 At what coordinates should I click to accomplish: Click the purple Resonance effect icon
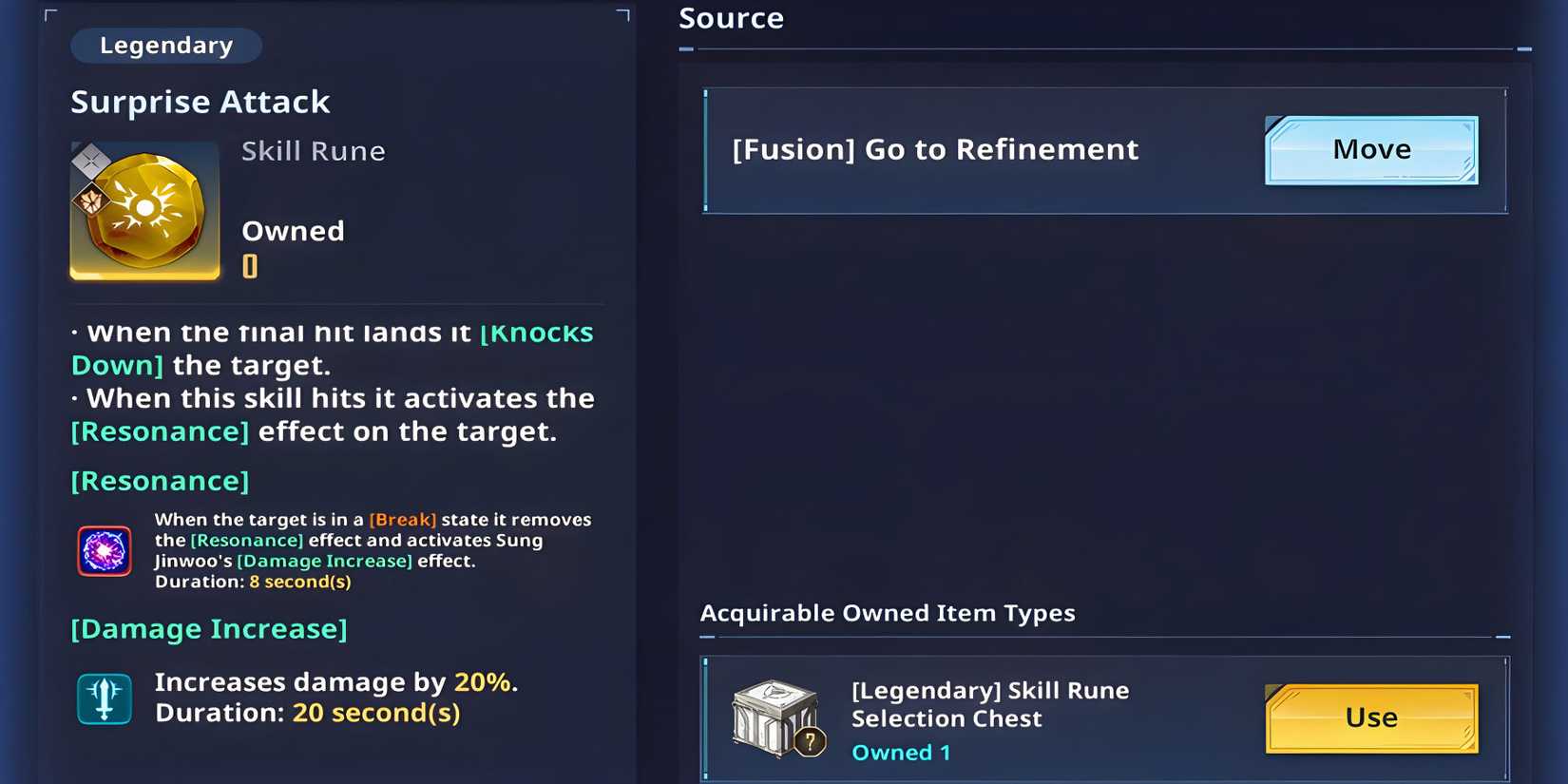[104, 549]
